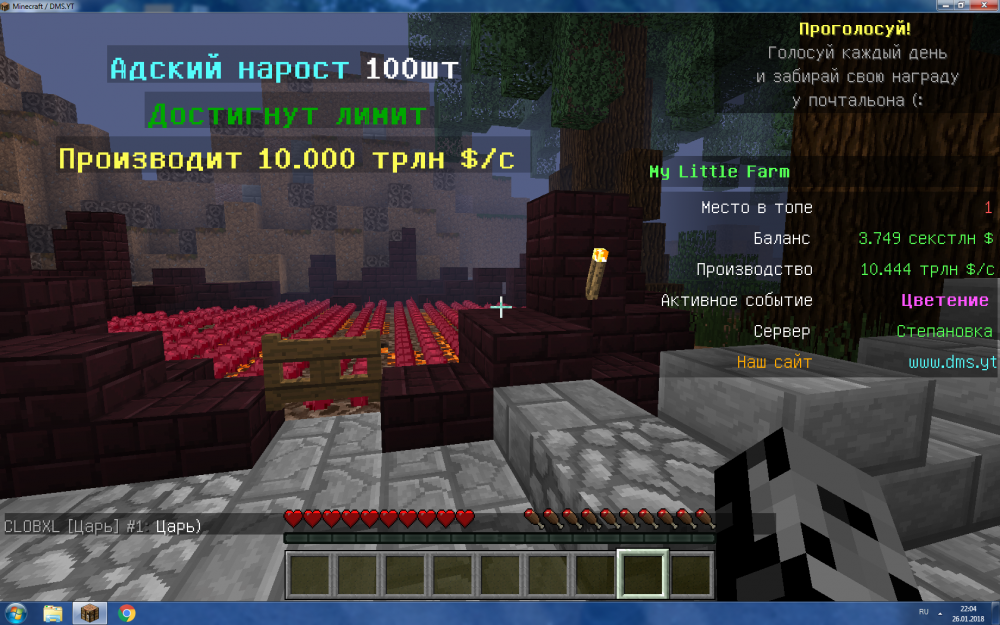
Task: Show the taskbar clock and date
Action: pos(968,613)
